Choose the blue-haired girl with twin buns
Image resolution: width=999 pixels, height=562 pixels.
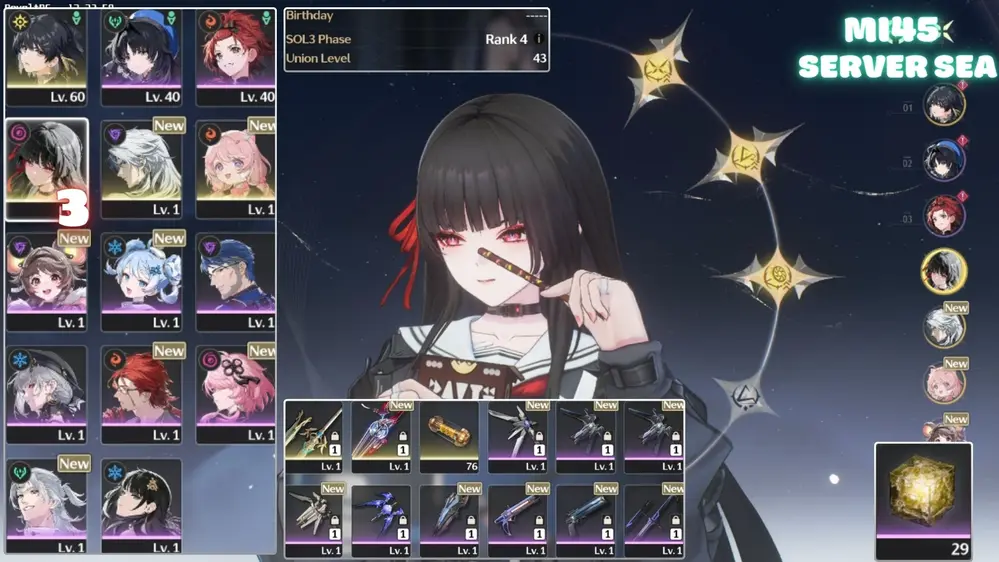pos(141,282)
